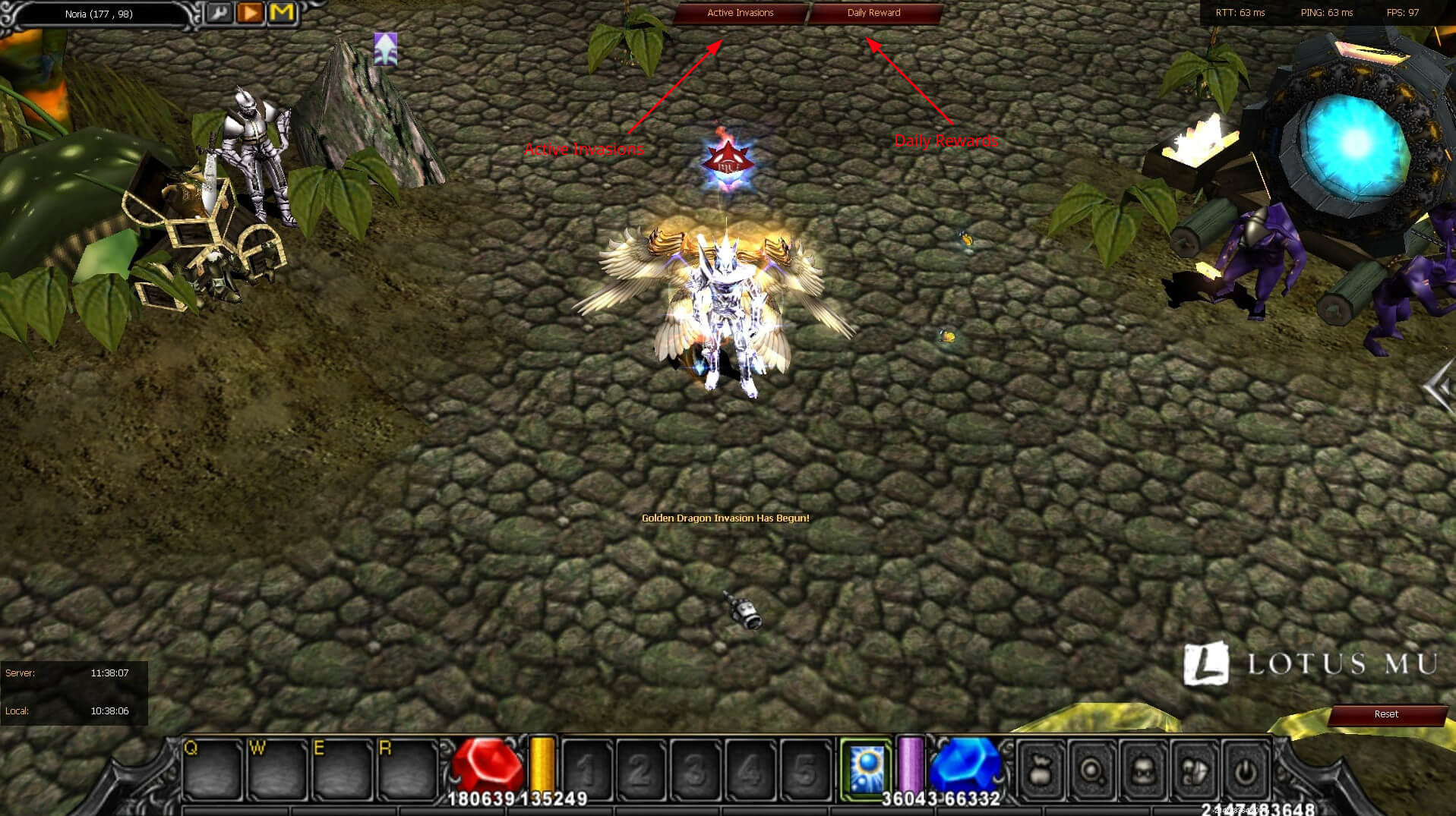Open settings with the wrench icon
Screen dimensions: 1456x816
pos(219,13)
